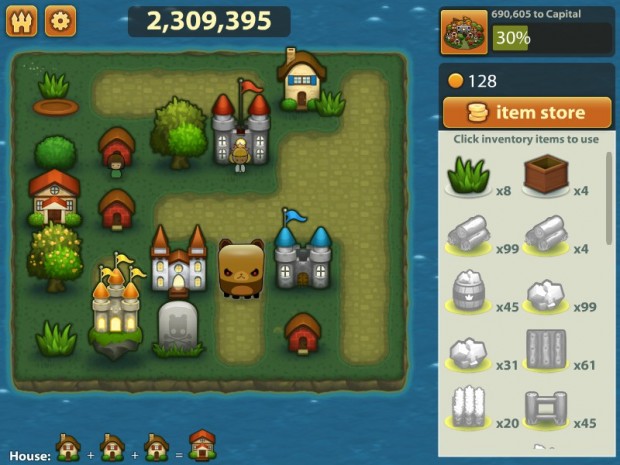The height and width of the screenshot is (465, 620).
Task: Choose the blue-roofed castle tile
Action: click(301, 253)
